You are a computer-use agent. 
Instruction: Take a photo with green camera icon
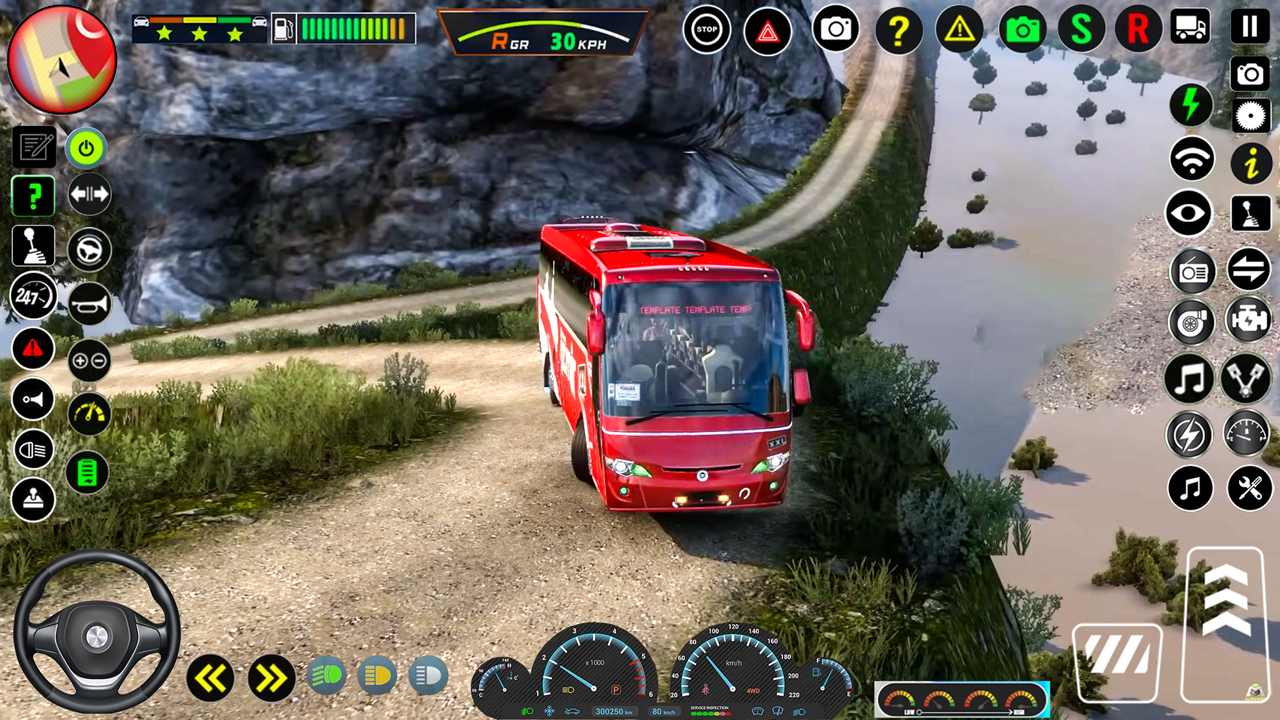[1023, 30]
